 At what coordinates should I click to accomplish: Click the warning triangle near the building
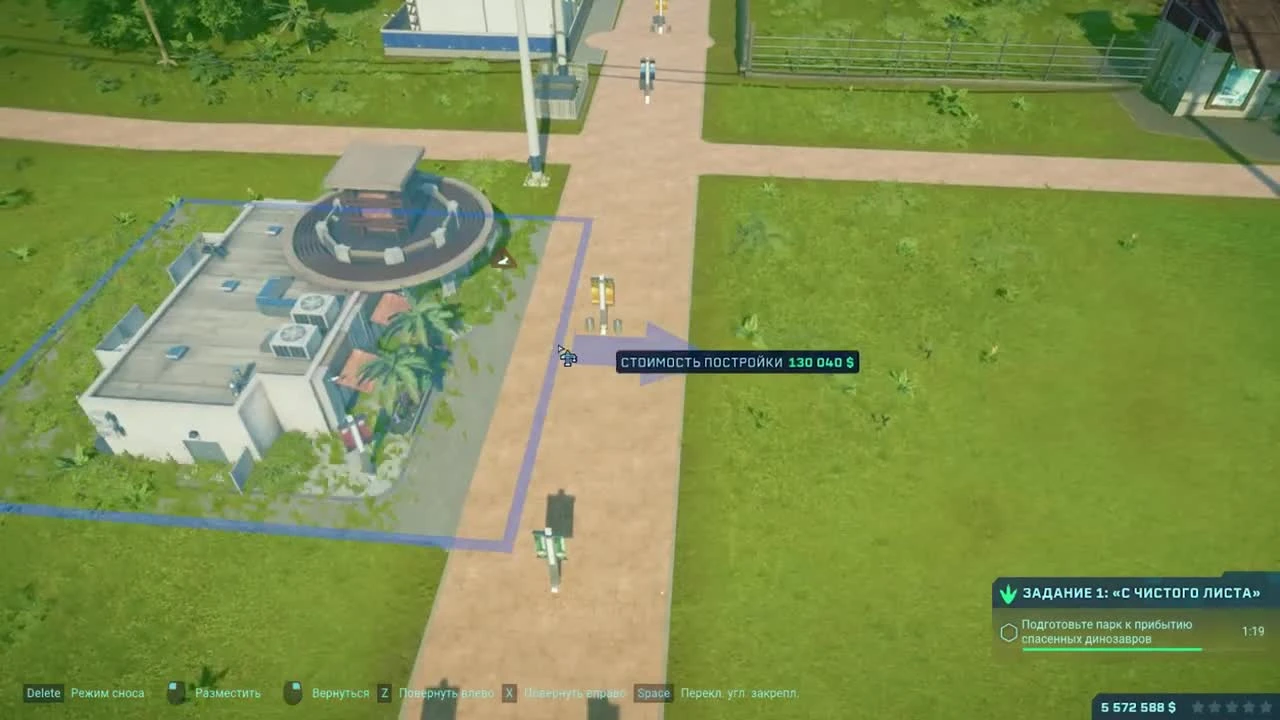point(503,261)
